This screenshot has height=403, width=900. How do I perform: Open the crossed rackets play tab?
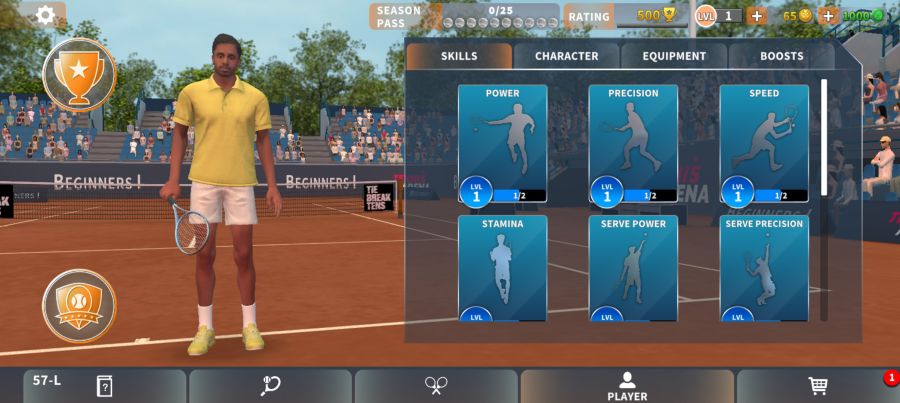pyautogui.click(x=436, y=386)
